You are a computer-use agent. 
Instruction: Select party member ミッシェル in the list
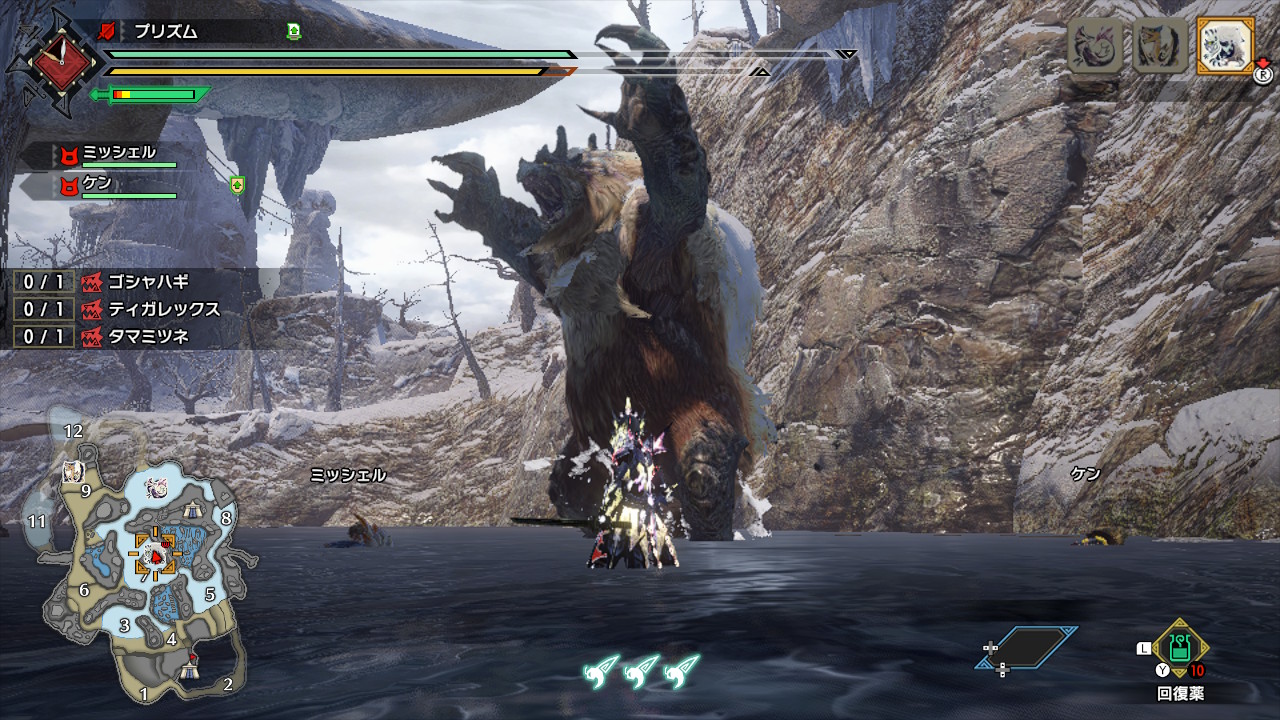(118, 154)
